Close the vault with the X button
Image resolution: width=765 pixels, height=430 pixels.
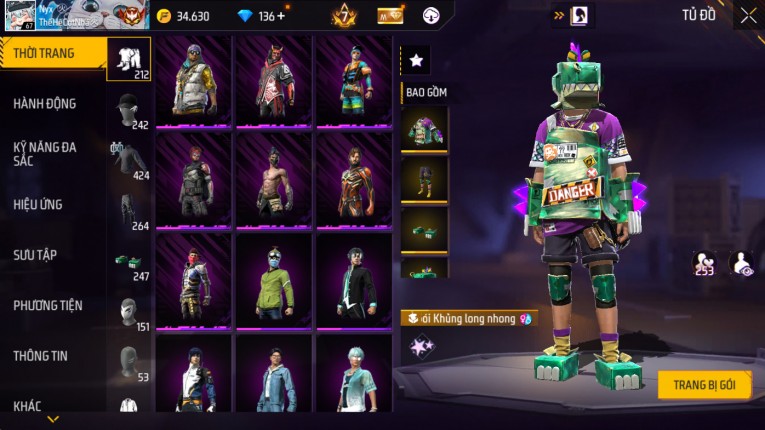[x=748, y=16]
